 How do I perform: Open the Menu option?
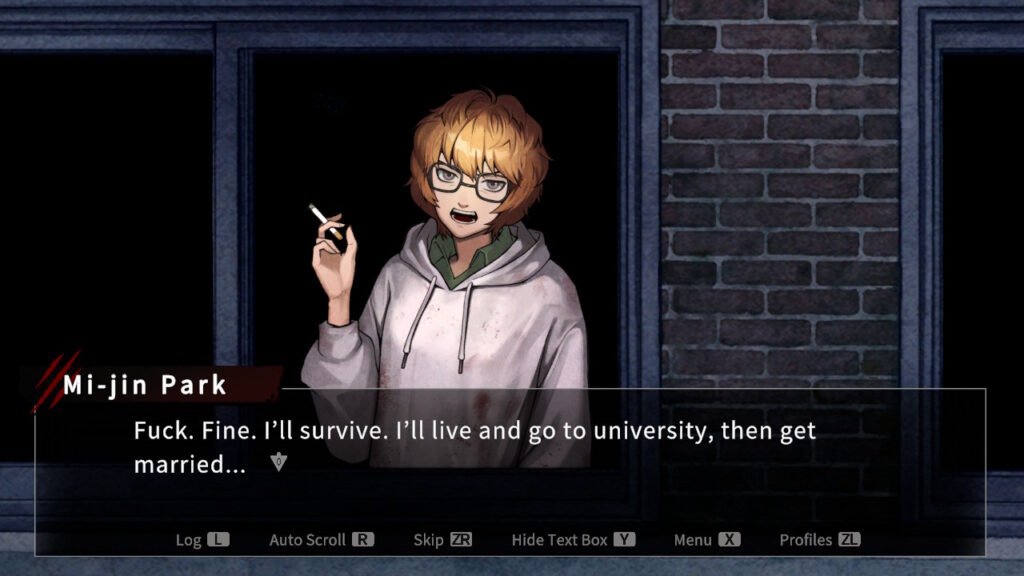(706, 540)
